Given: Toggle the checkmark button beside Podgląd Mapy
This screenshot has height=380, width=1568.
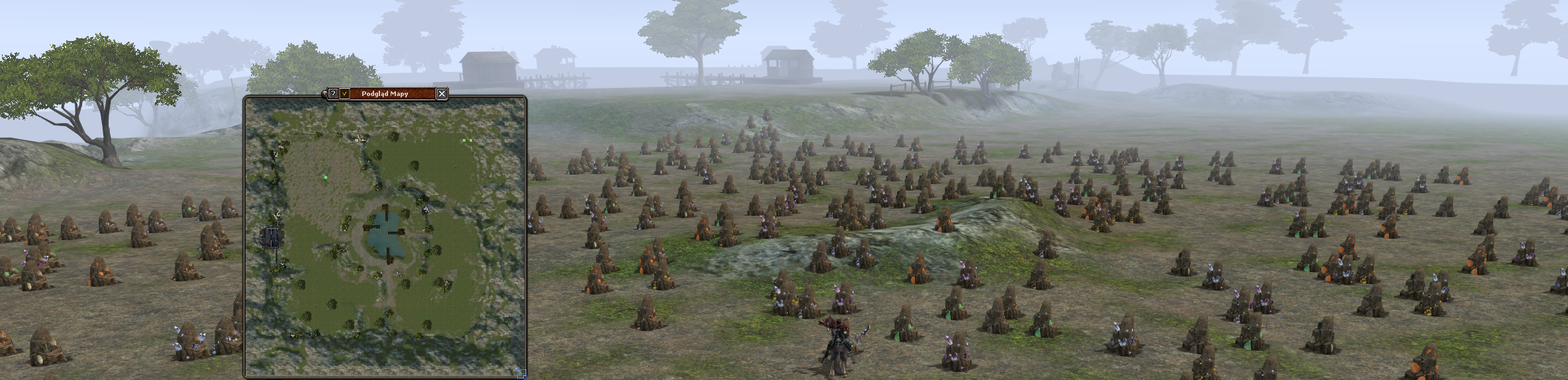Looking at the screenshot, I should click(x=344, y=94).
